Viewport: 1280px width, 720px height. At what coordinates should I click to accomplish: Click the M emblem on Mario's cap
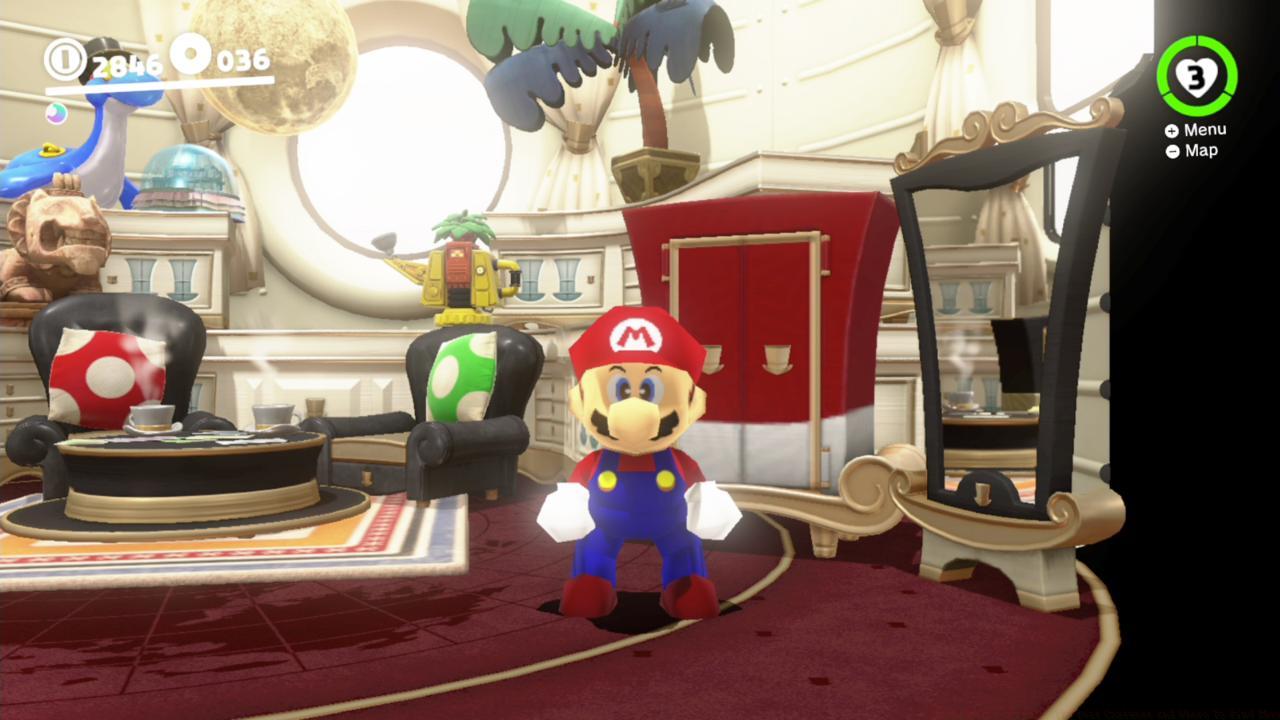tap(637, 336)
